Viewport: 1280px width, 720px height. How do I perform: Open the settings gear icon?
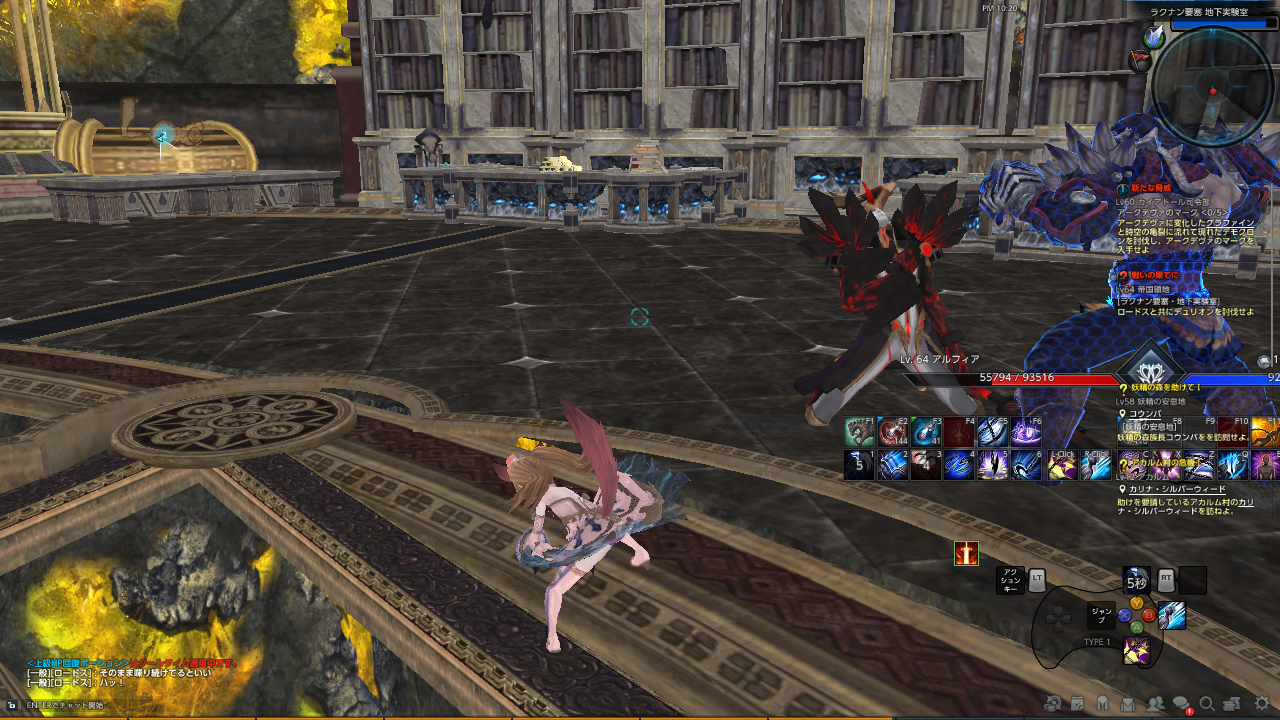1258,703
